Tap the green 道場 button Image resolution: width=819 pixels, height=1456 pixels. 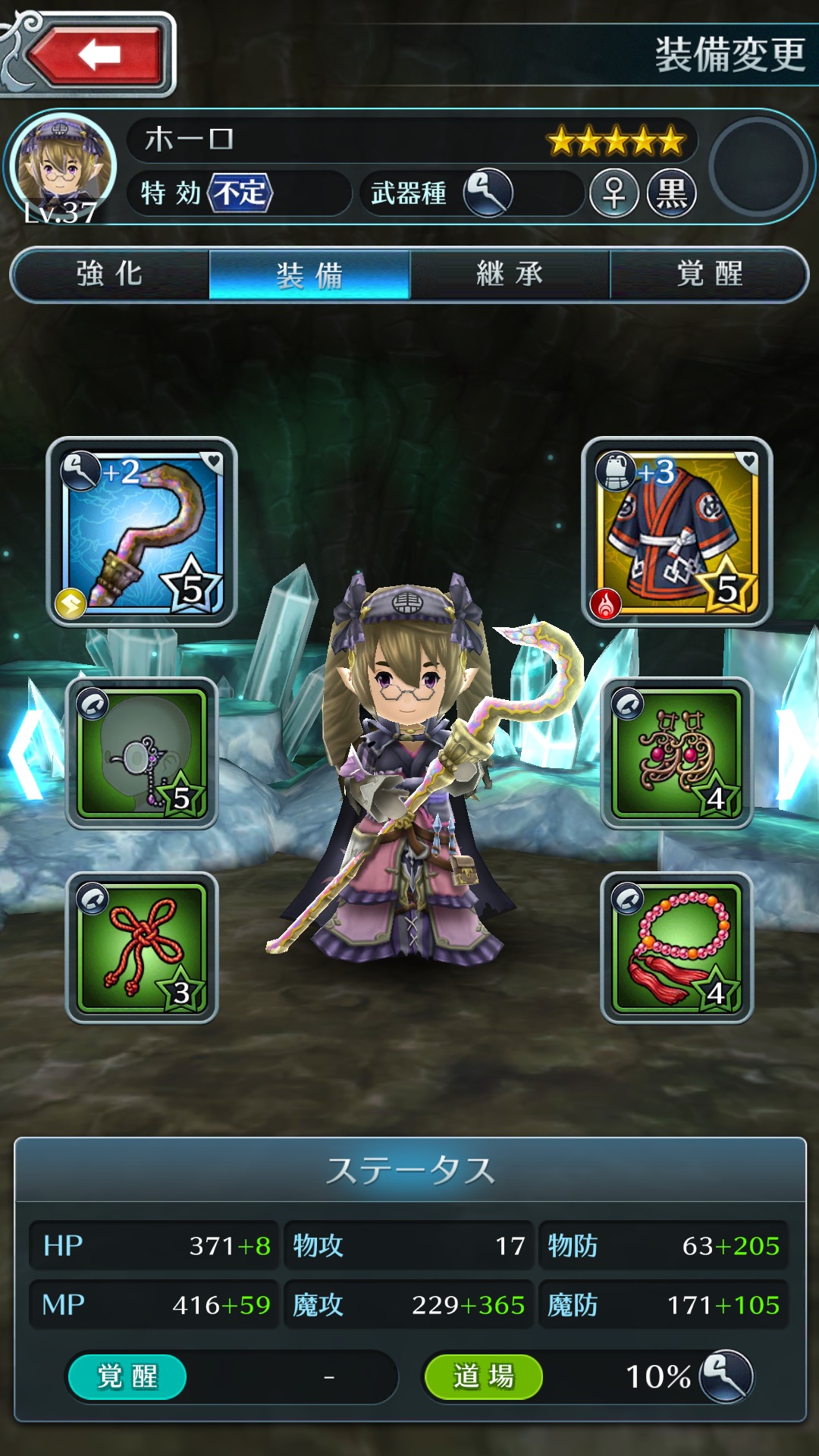(483, 1376)
